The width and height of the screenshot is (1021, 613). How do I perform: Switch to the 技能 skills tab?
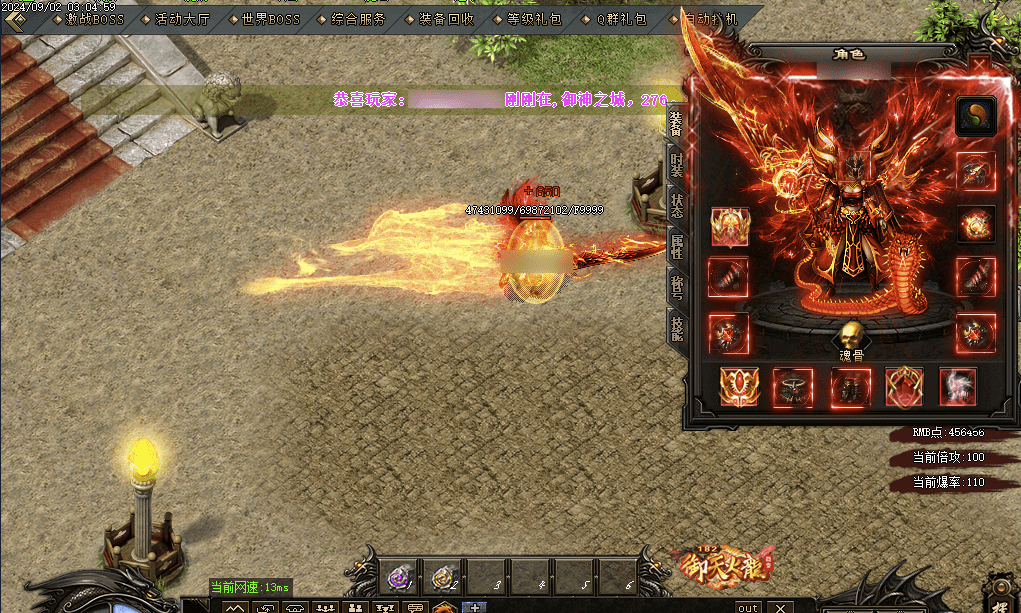coord(676,328)
